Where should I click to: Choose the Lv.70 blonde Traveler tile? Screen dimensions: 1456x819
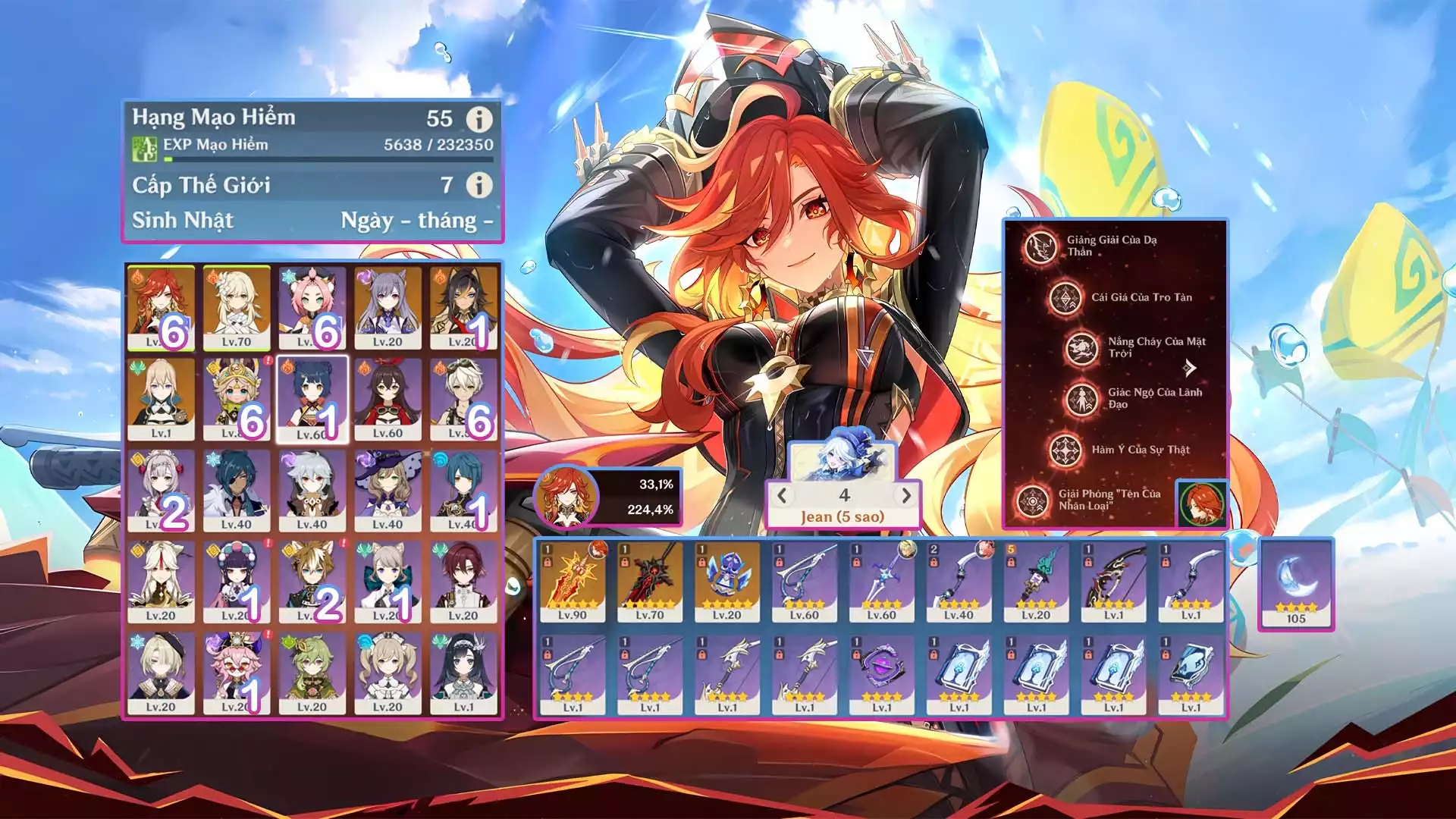[236, 307]
